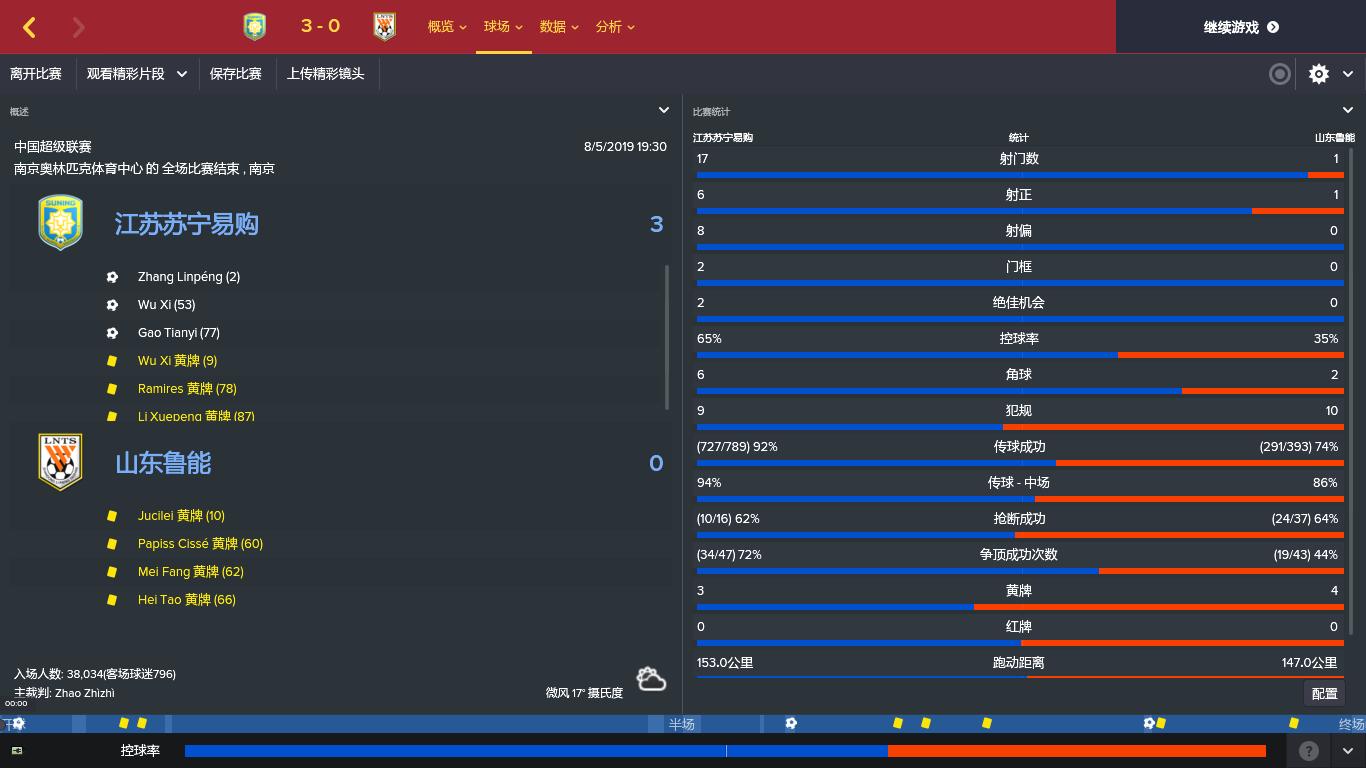
Task: Leave the match via 离开比赛
Action: [x=36, y=74]
